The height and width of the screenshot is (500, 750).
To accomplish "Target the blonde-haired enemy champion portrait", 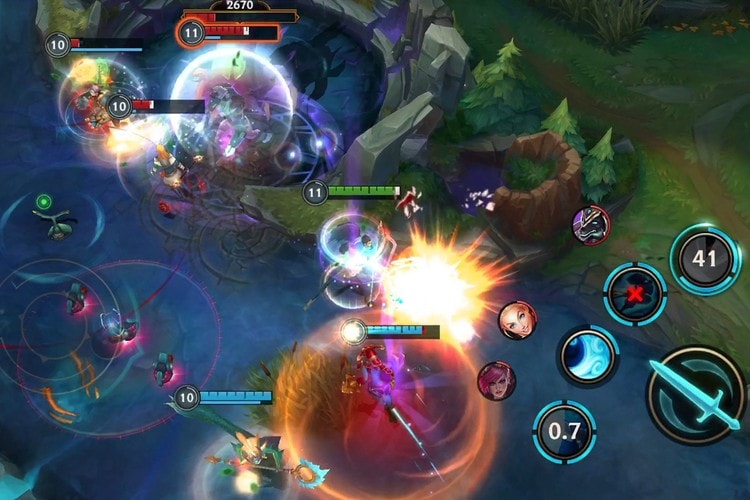I will click(x=517, y=320).
